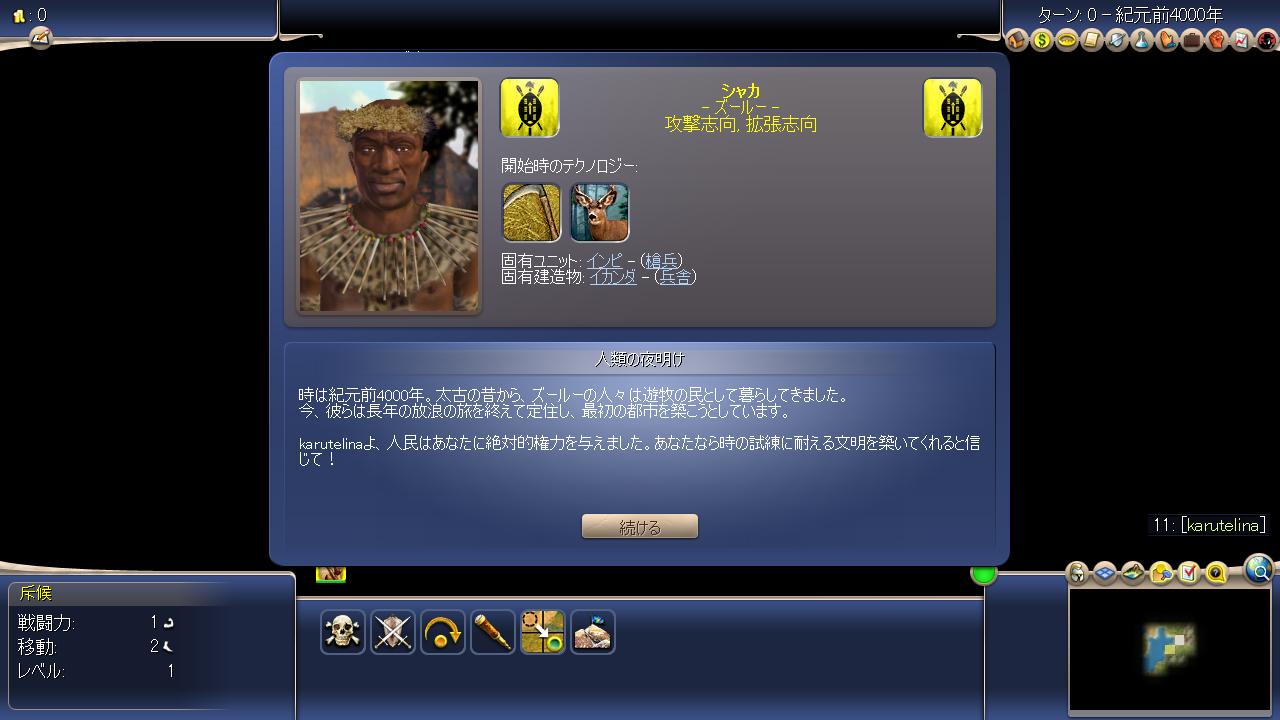This screenshot has height=720, width=1280.
Task: Select the go-to tile action
Action: pyautogui.click(x=543, y=632)
